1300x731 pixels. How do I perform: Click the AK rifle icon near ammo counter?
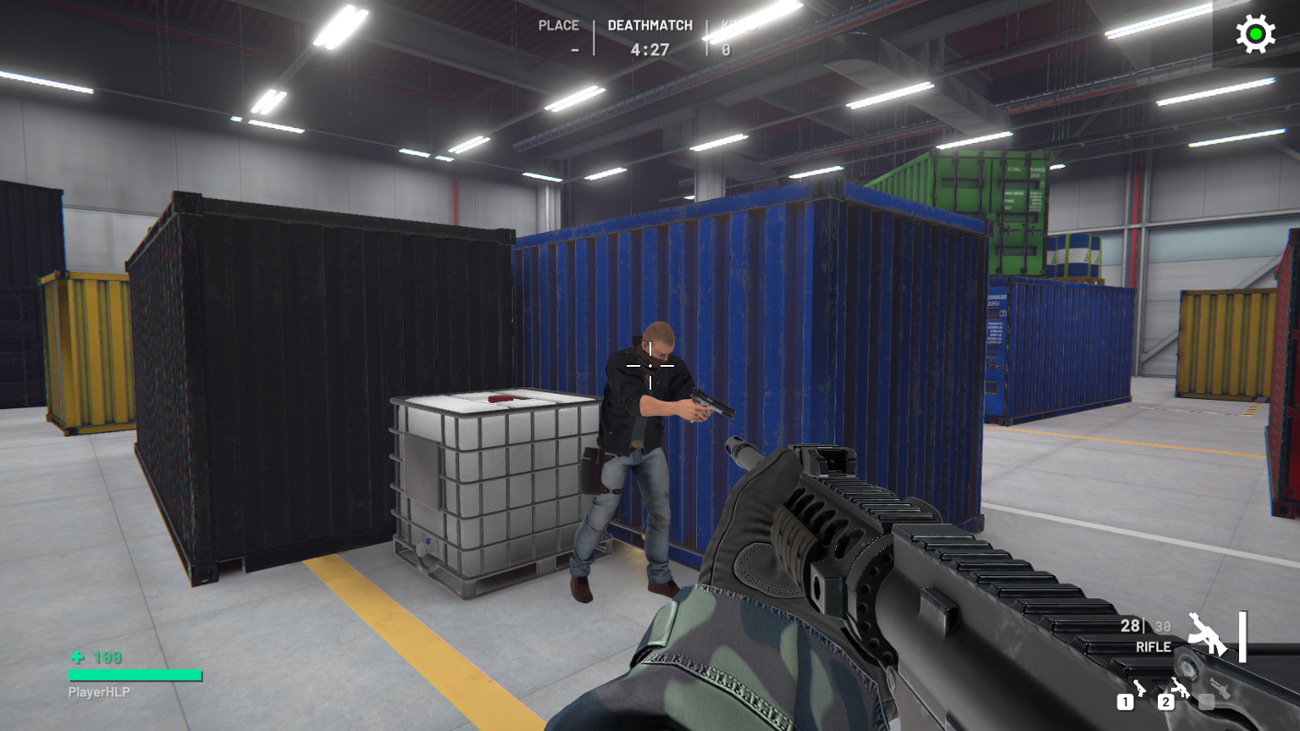pyautogui.click(x=1208, y=634)
